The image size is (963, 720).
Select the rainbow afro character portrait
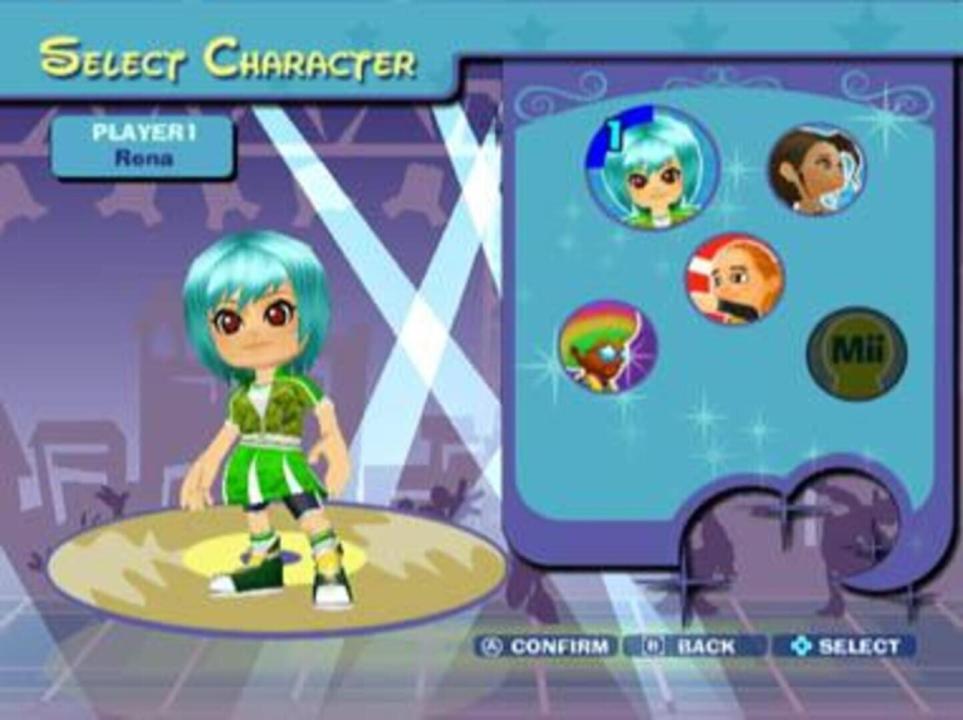(606, 347)
